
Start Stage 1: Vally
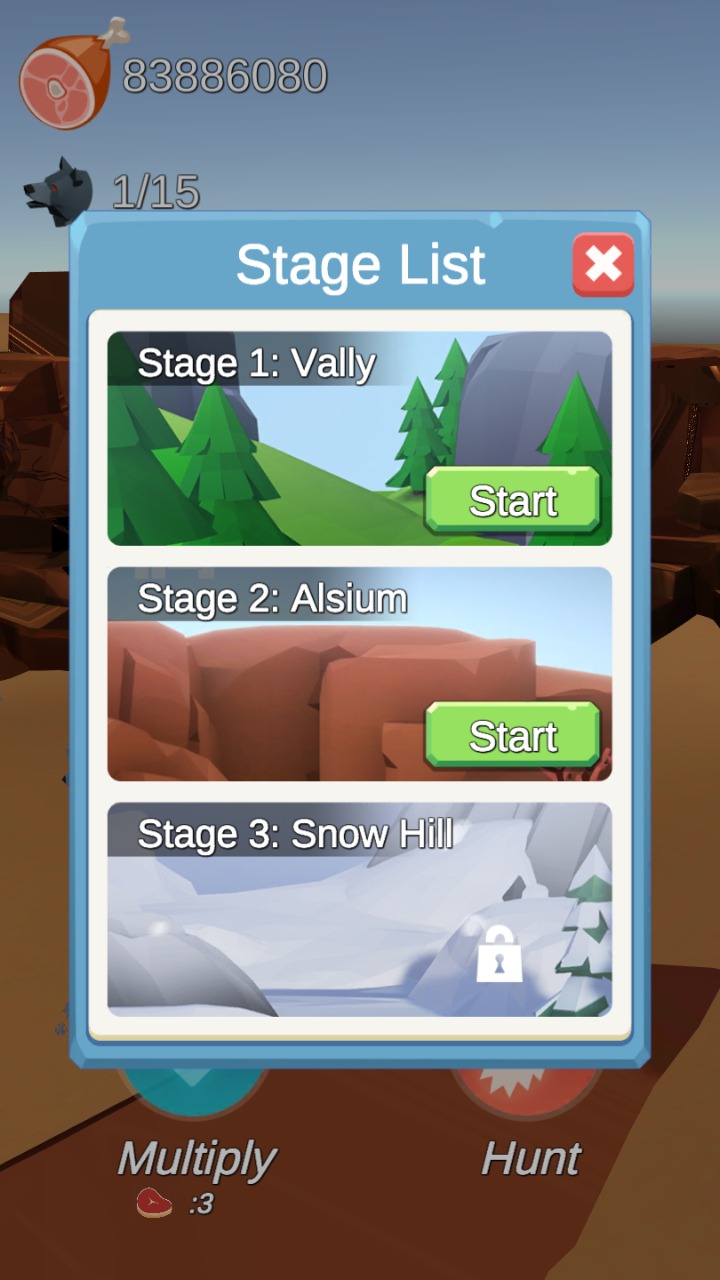pos(512,500)
